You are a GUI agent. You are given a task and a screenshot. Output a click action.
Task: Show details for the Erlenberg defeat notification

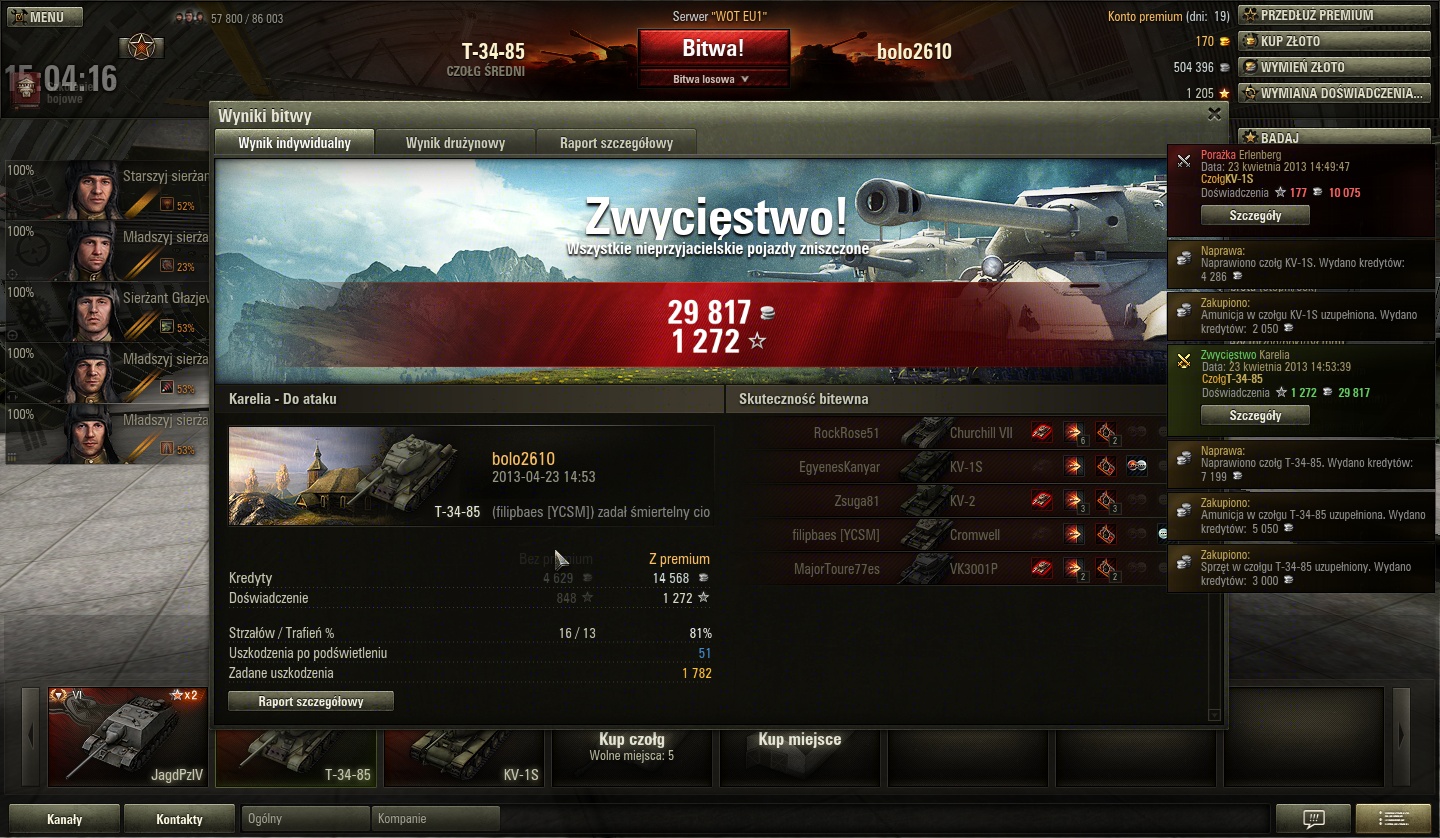(x=1255, y=215)
